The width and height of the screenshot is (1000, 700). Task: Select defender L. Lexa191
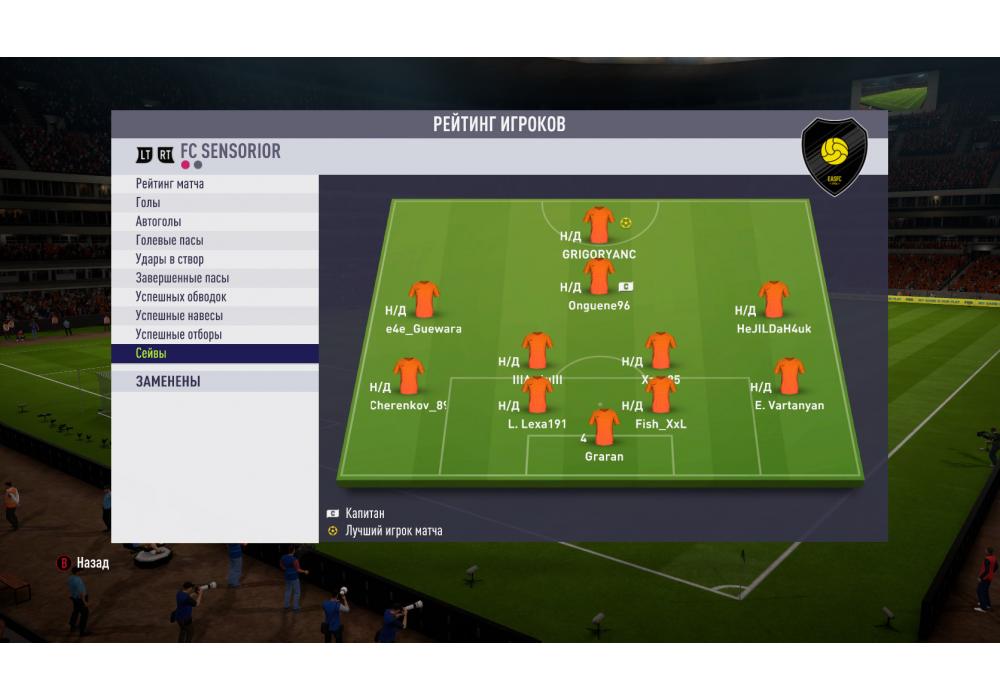pos(537,395)
